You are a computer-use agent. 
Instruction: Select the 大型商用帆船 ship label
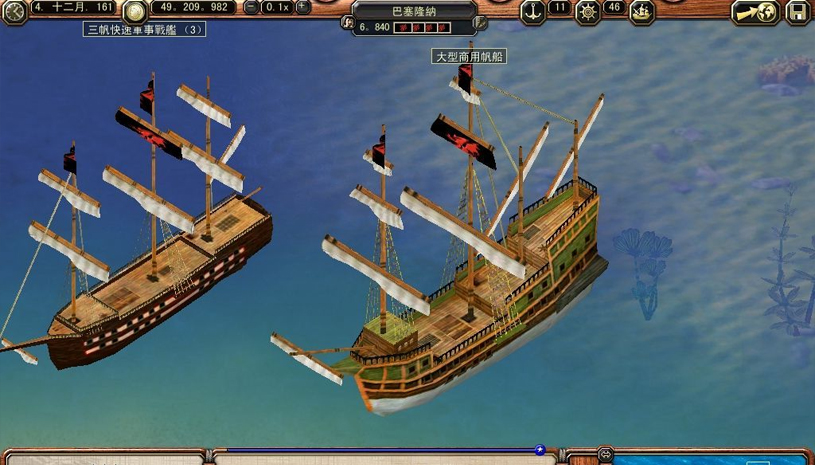469,57
